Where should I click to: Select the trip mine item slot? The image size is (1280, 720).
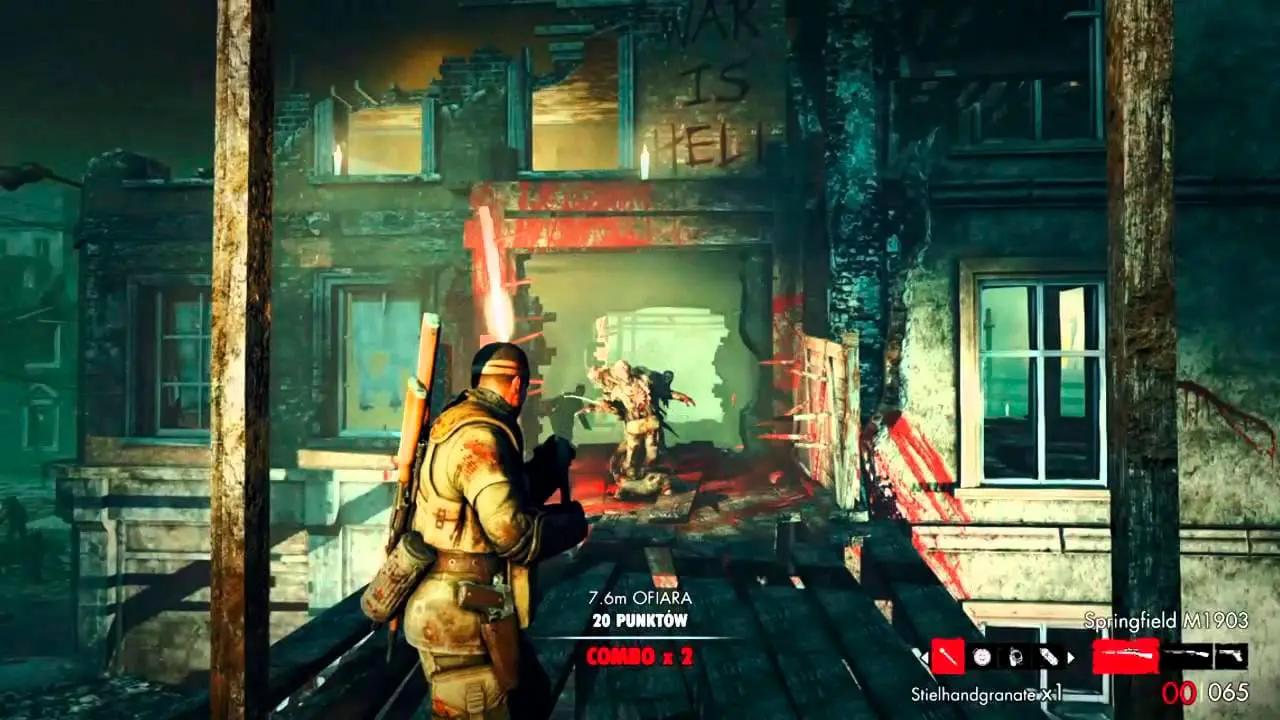[x=1013, y=657]
